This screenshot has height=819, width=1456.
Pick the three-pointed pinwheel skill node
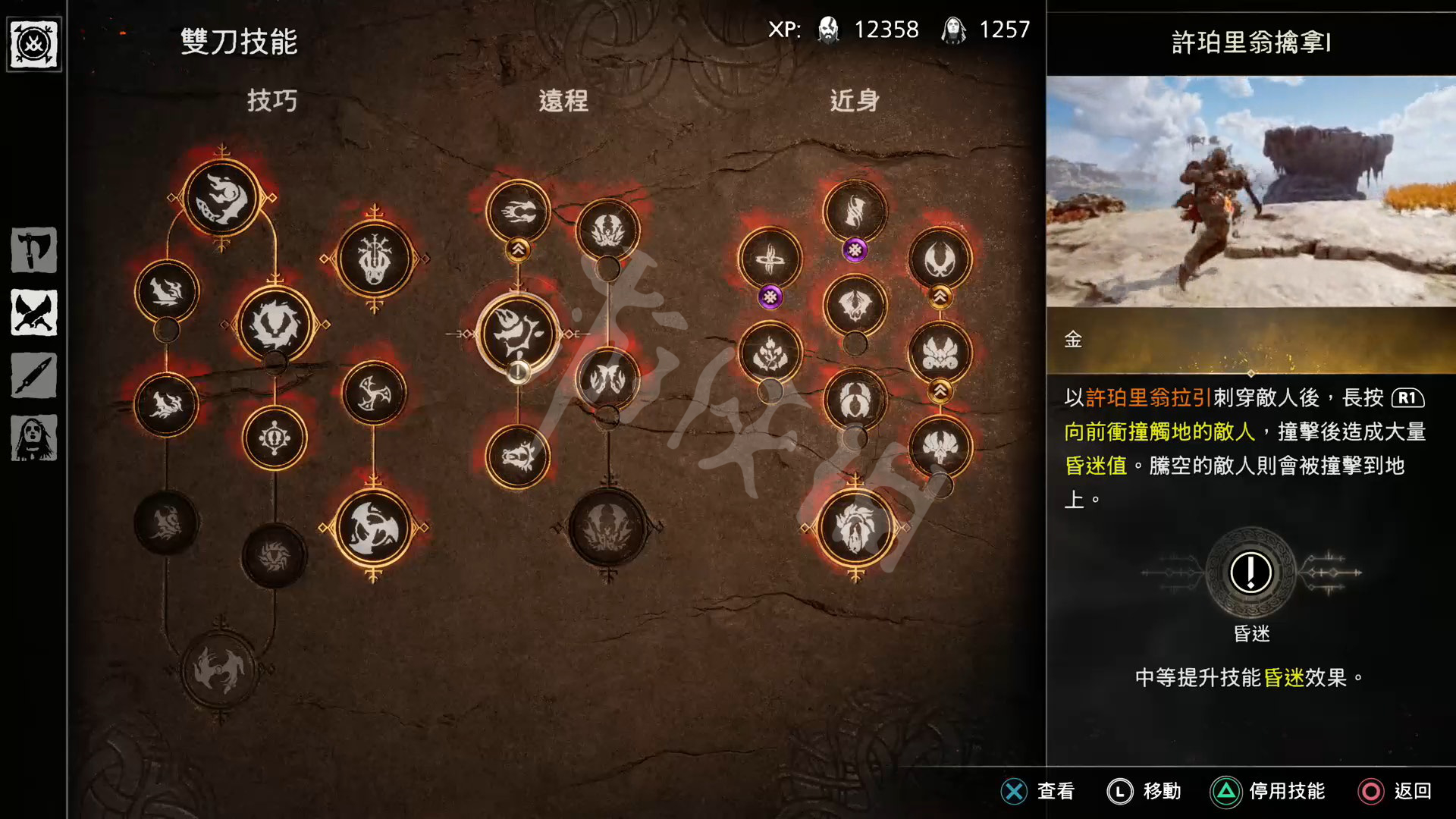[373, 393]
